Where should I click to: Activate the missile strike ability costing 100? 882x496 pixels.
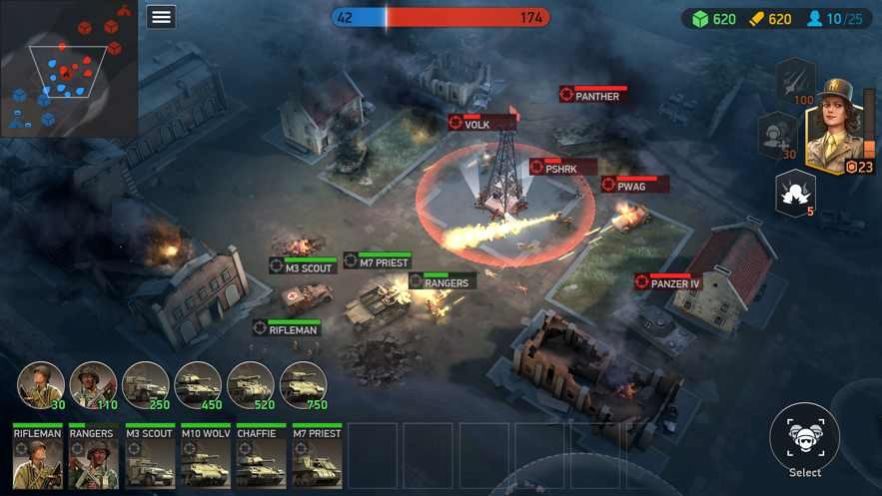pos(796,80)
